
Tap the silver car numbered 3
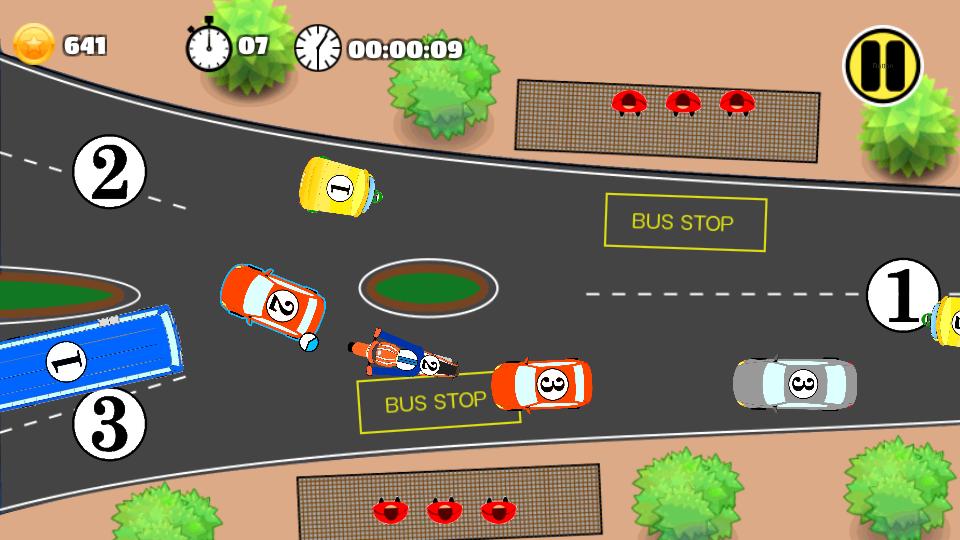pos(795,383)
